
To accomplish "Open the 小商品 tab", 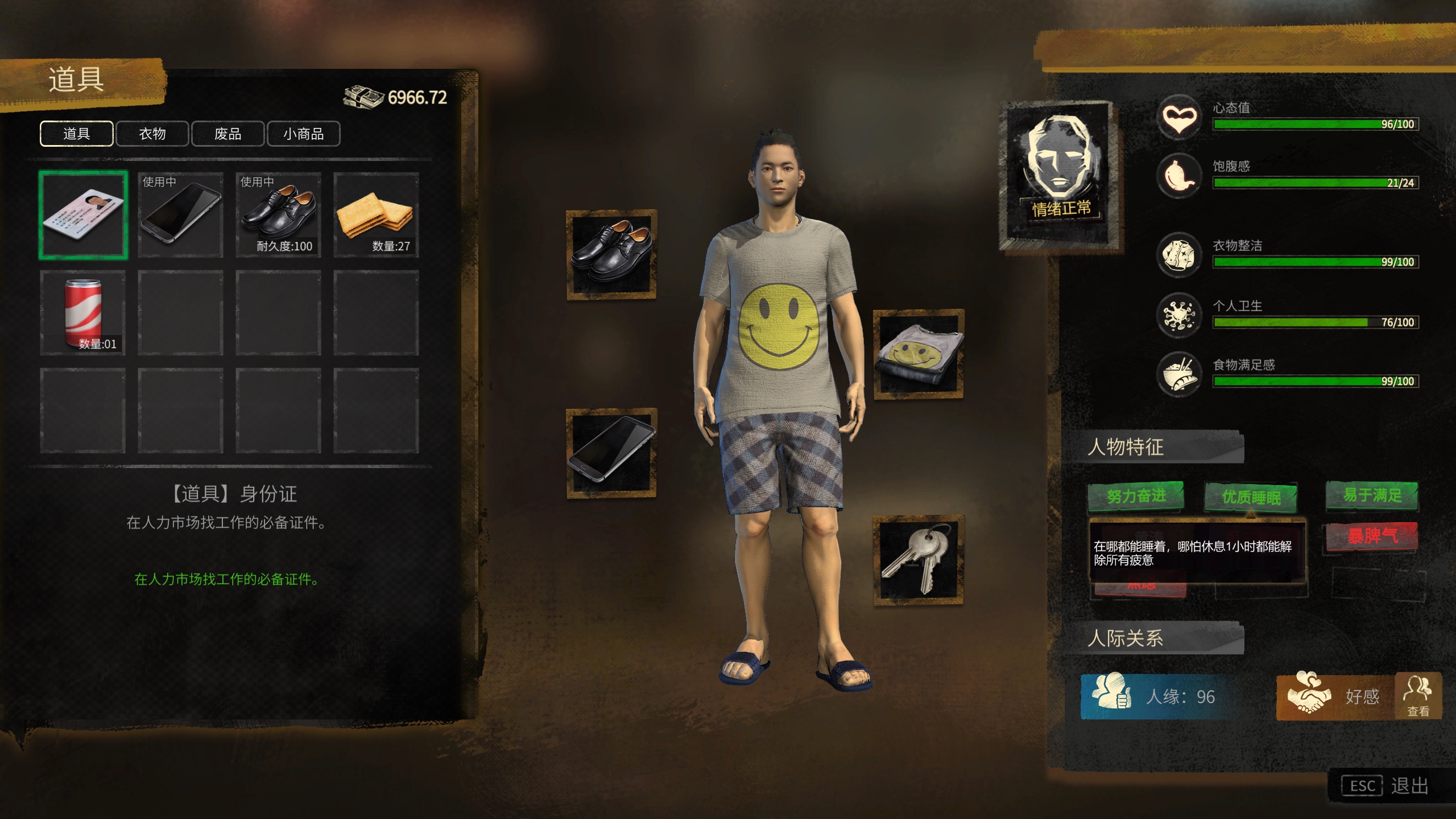I will coord(303,134).
